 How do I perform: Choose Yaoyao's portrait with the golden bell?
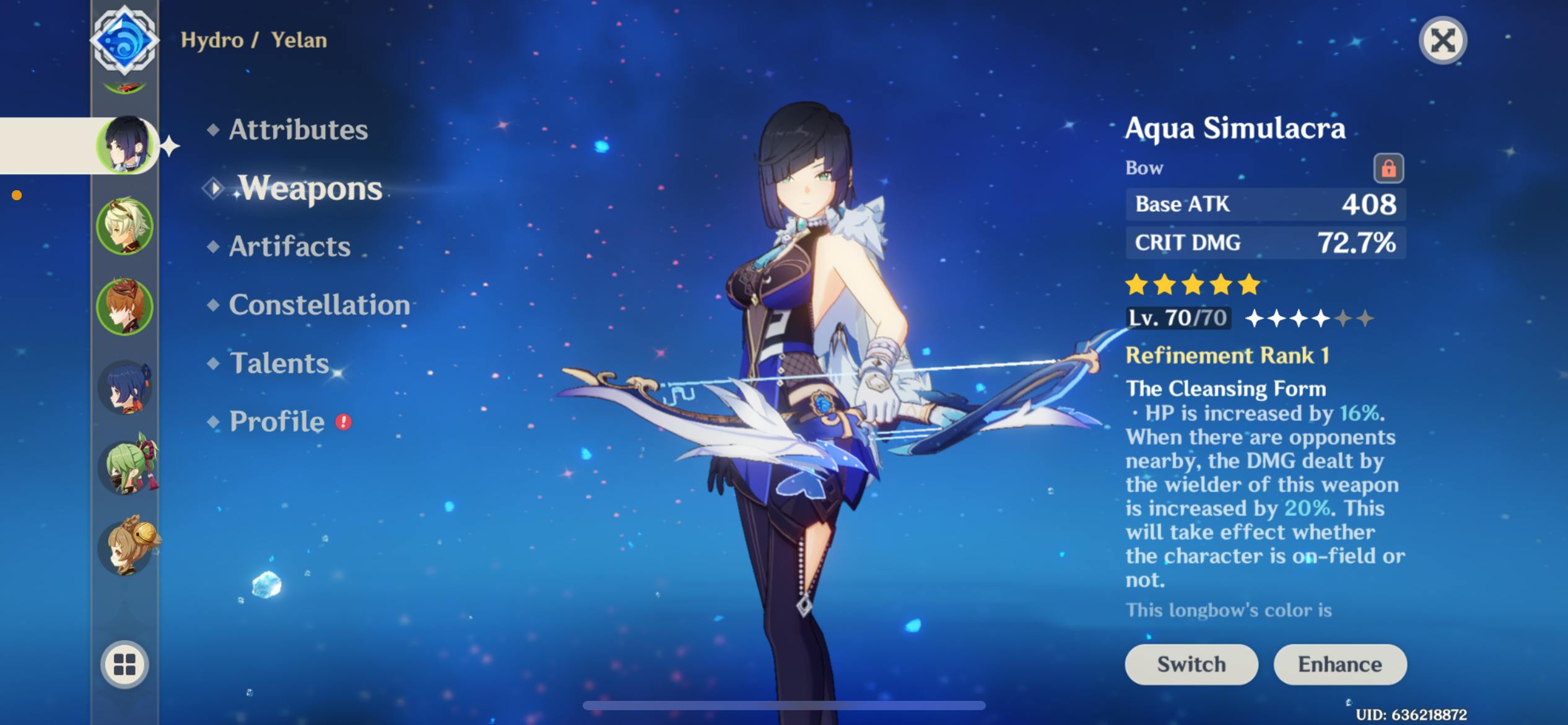[126, 547]
